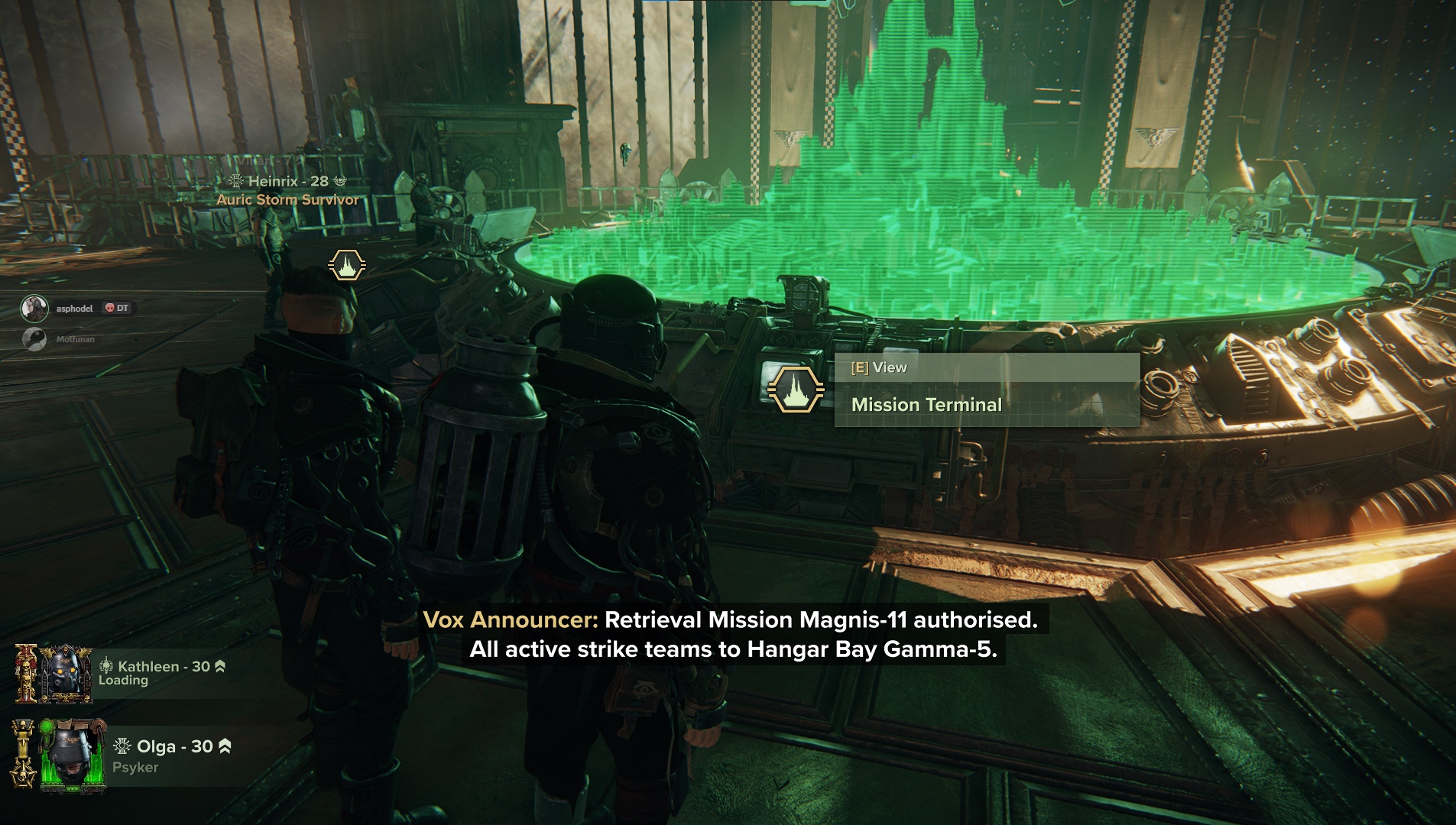Click the Heinrix player nameplate
The height and width of the screenshot is (825, 1456).
tap(287, 182)
